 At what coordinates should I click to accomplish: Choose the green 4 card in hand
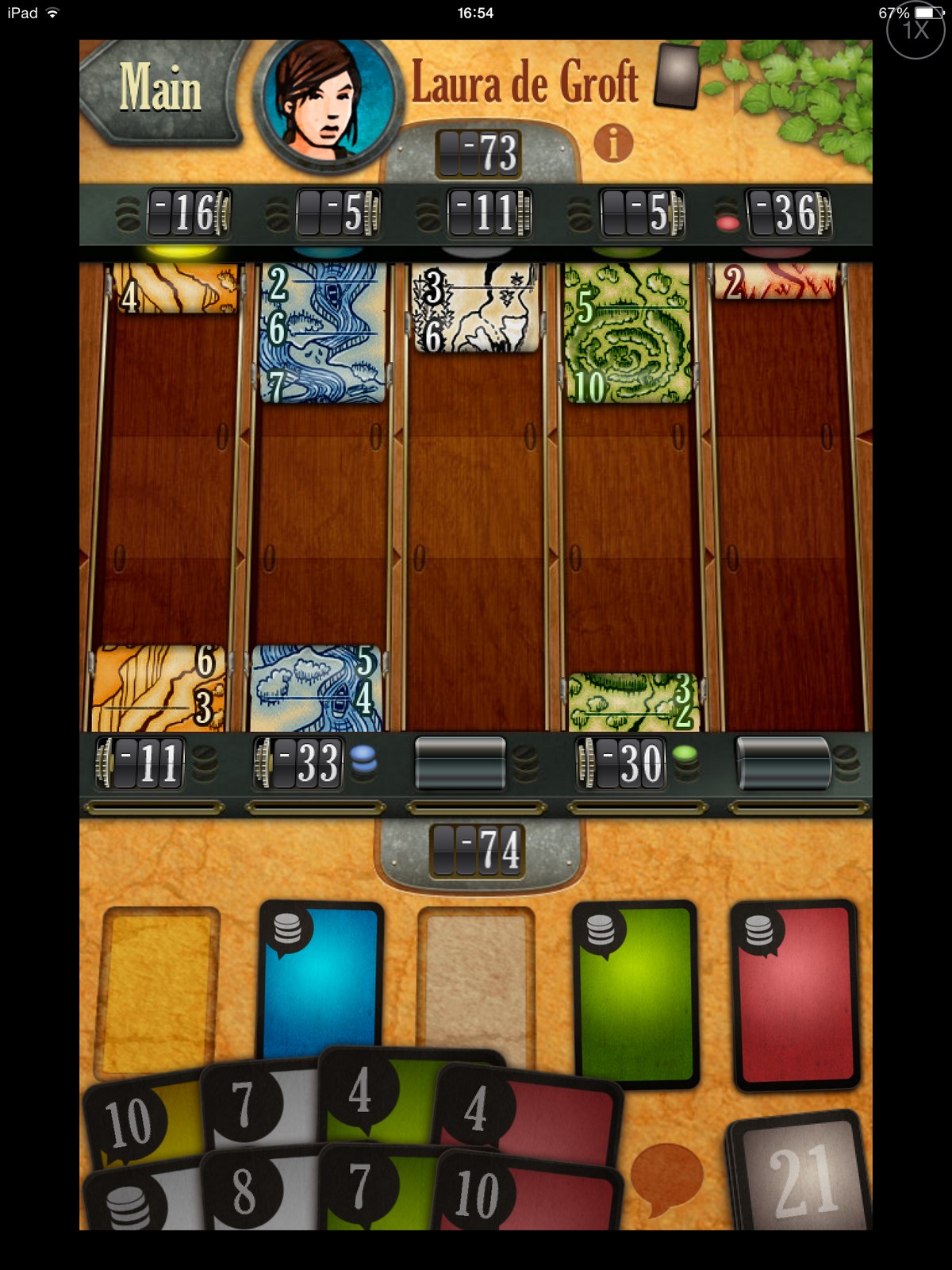[x=373, y=1091]
